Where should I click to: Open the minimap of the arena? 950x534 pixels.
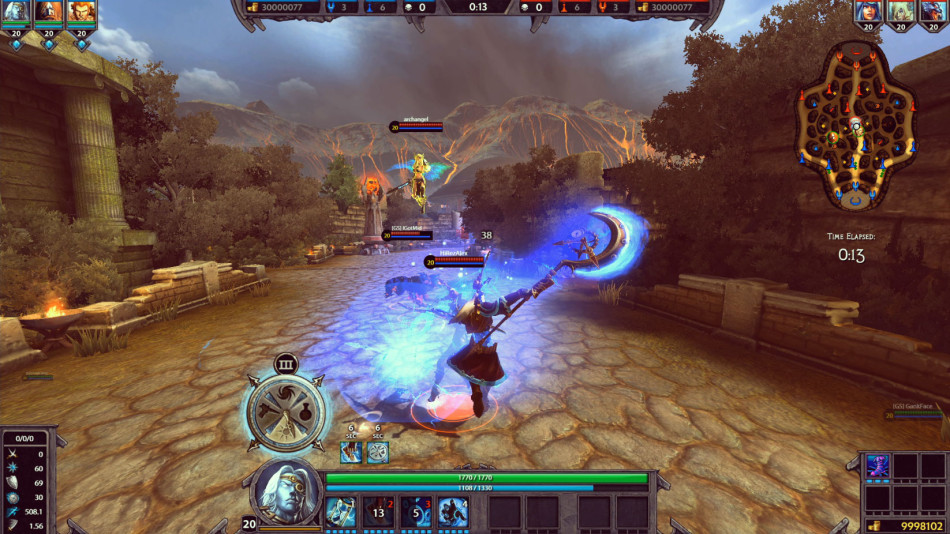pos(855,125)
